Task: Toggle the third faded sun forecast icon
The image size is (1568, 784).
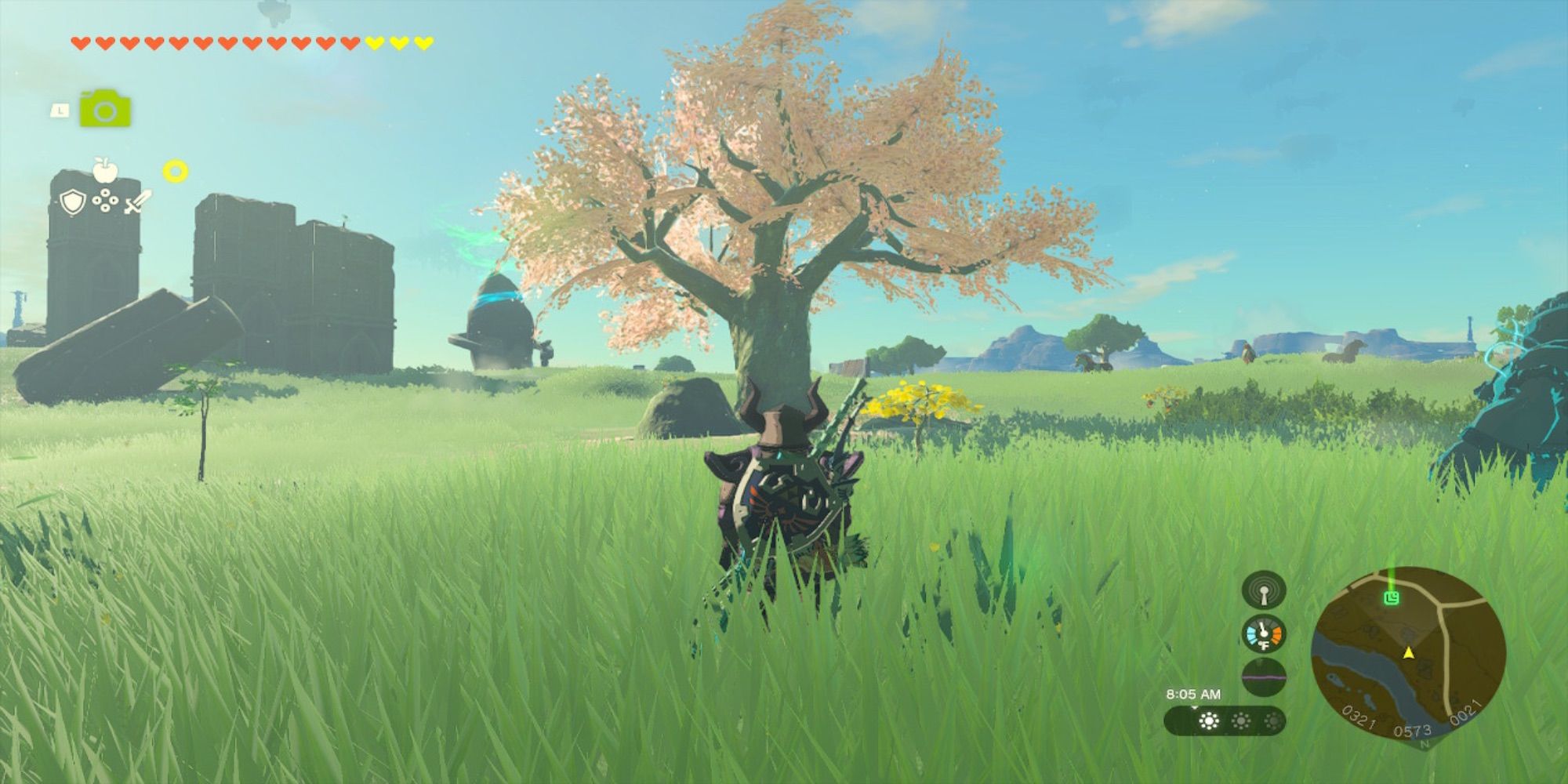Action: tap(1272, 720)
